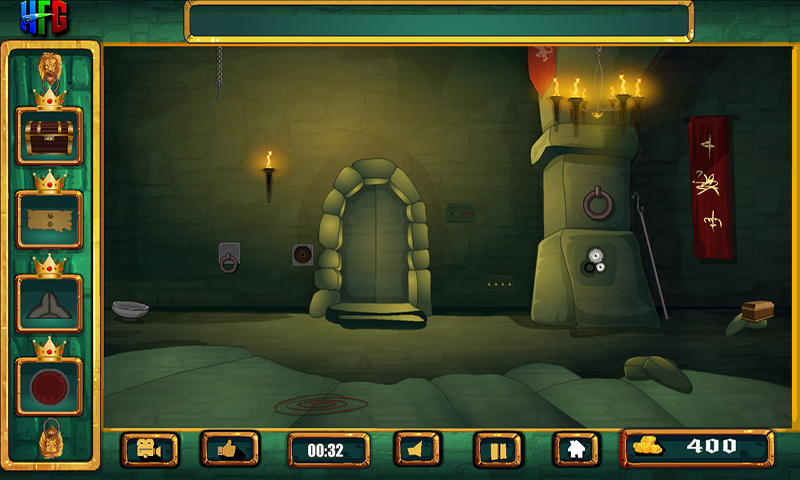This screenshot has height=480, width=800.
Task: Open the gold coins shop counter
Action: tap(697, 448)
